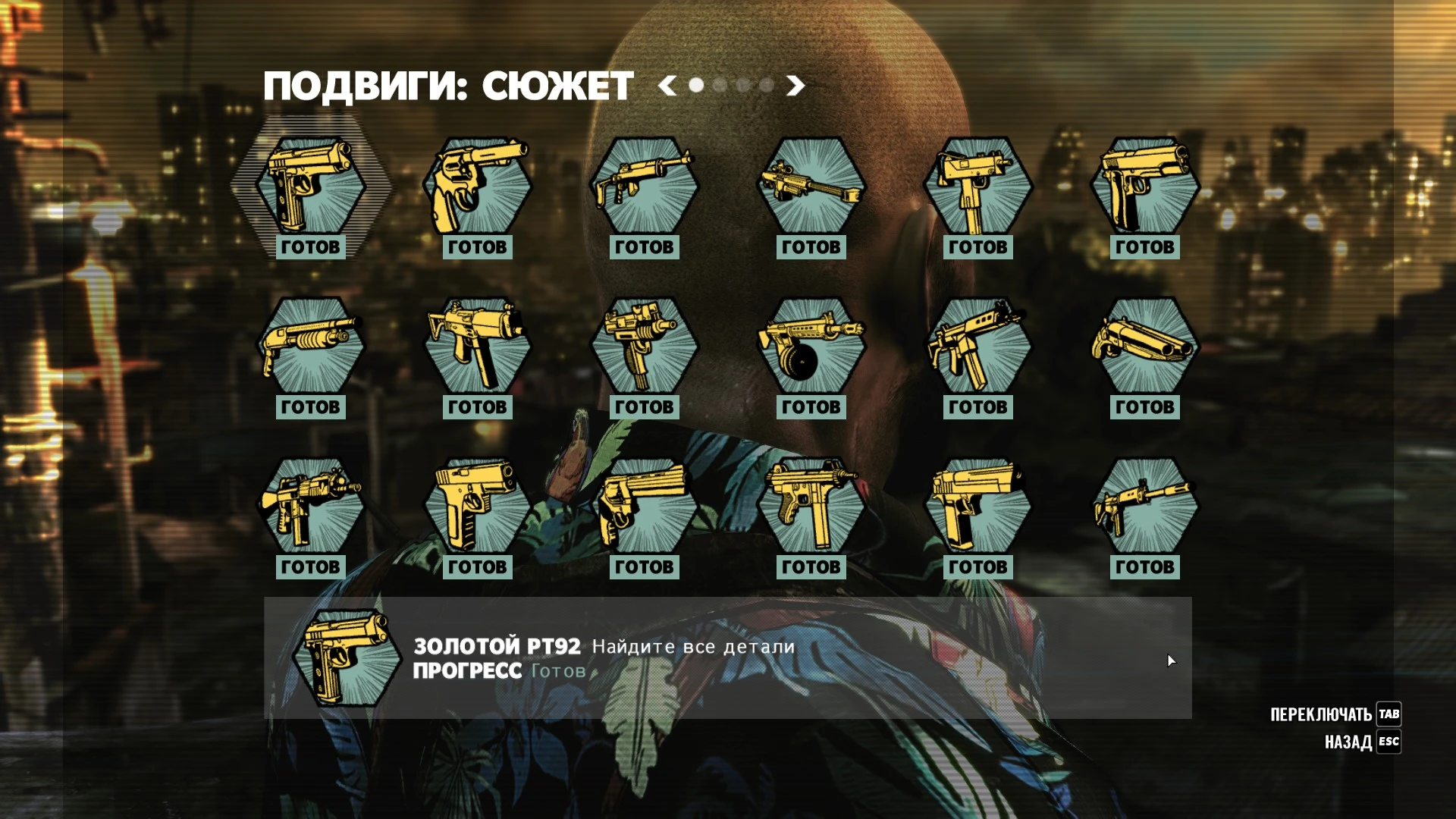Screen dimensions: 1456x819
Task: Open the next achievements page with the right arrow
Action: (x=795, y=86)
